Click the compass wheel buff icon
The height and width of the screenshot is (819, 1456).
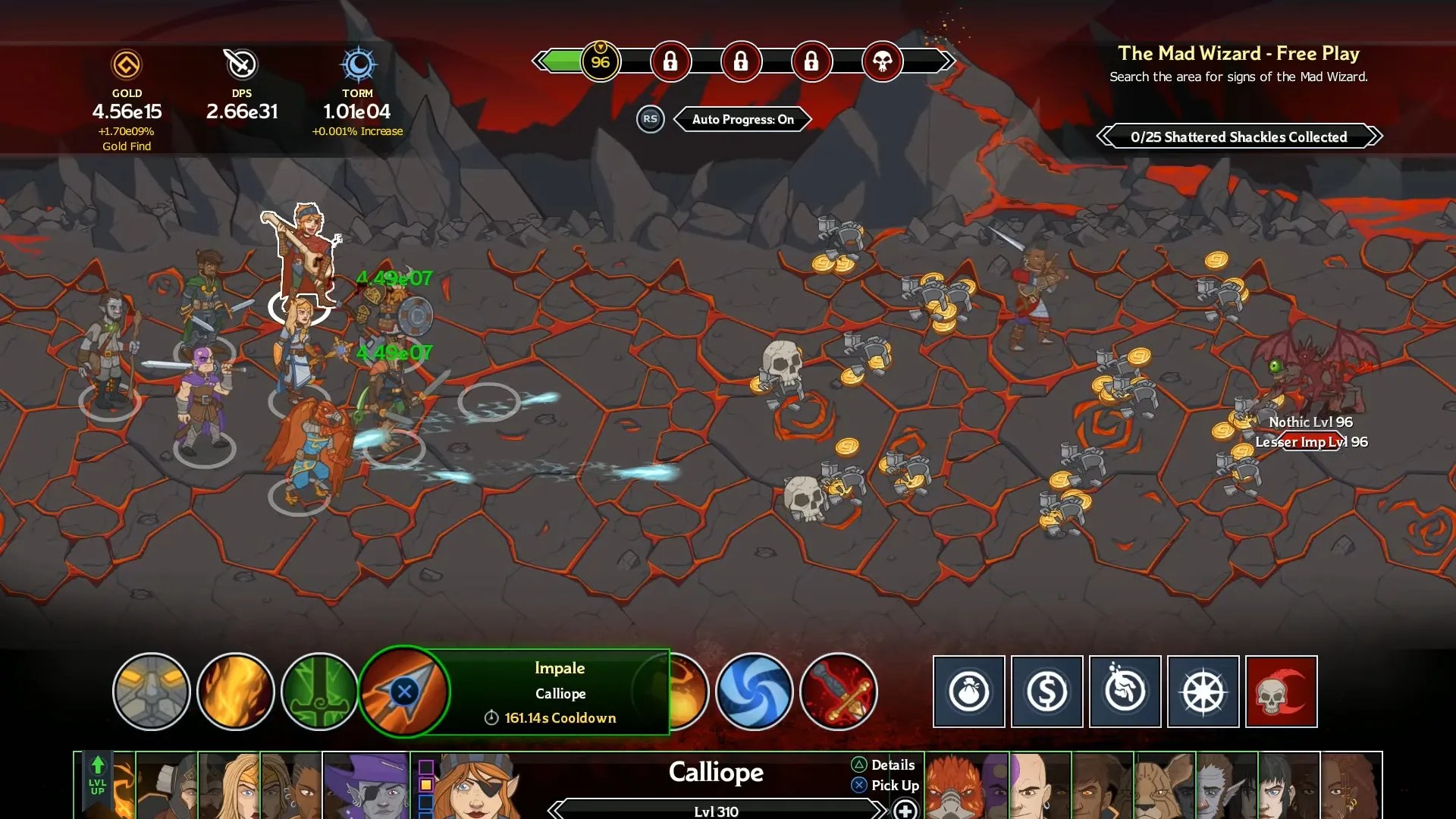pos(1203,692)
